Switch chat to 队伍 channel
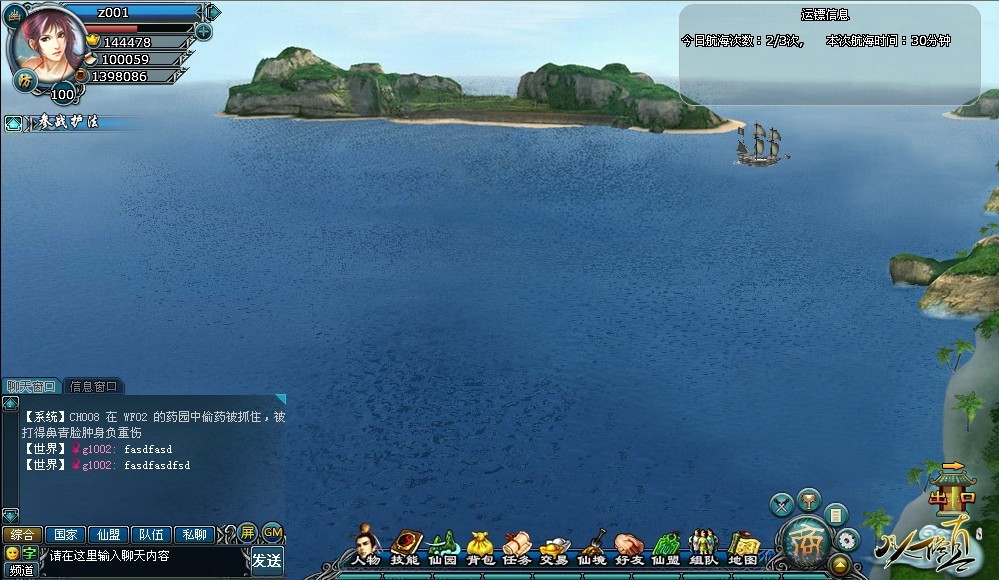Screen dimensions: 999x580 click(151, 534)
